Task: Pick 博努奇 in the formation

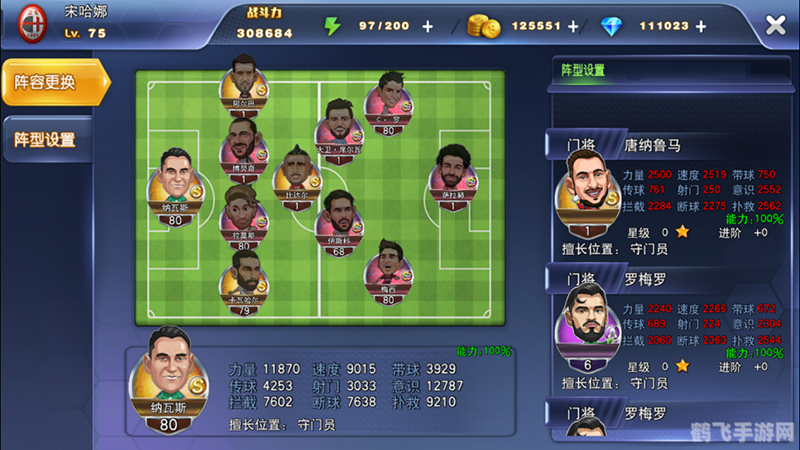Action: tap(243, 148)
